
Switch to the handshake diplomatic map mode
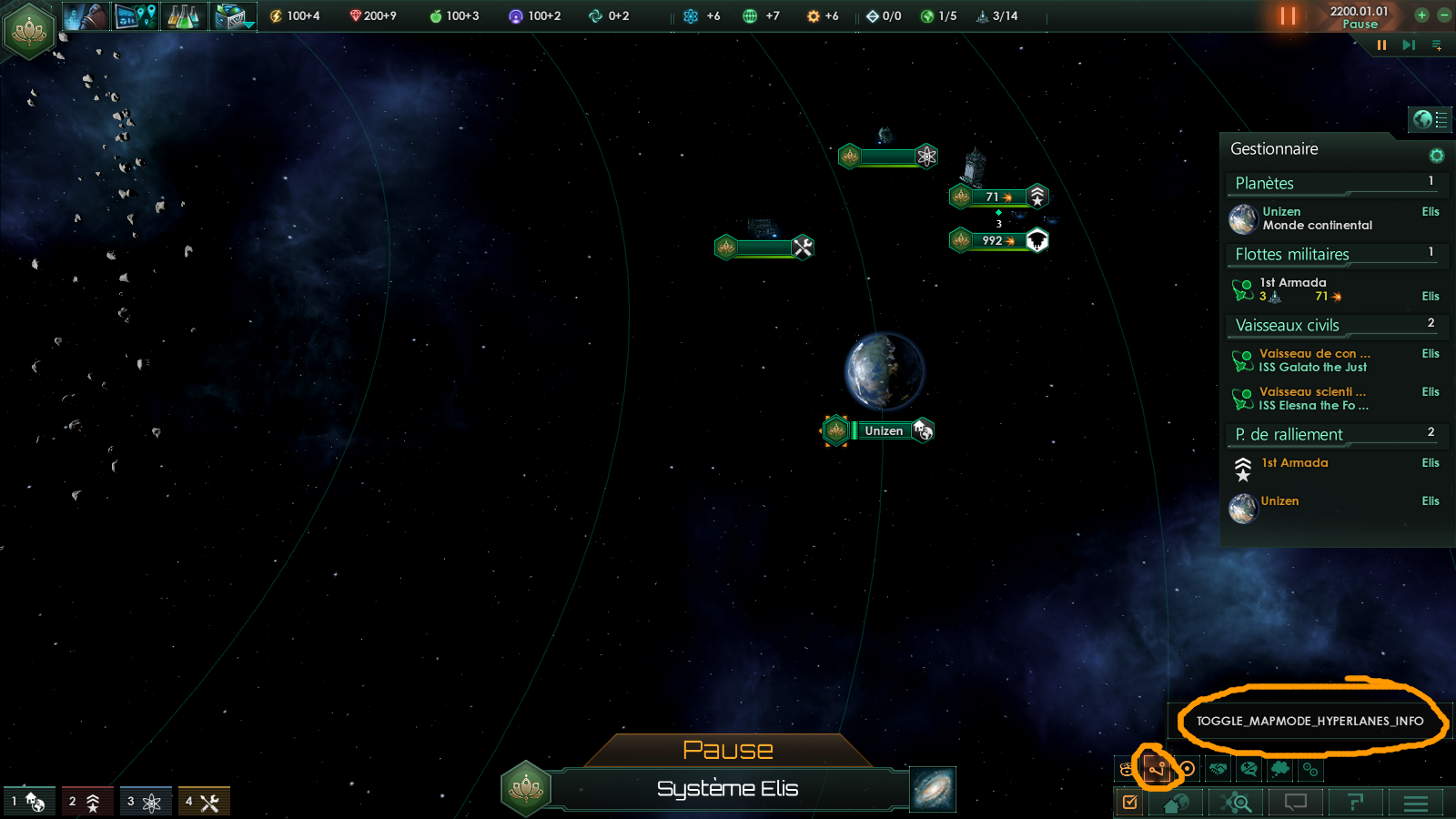click(x=1218, y=769)
